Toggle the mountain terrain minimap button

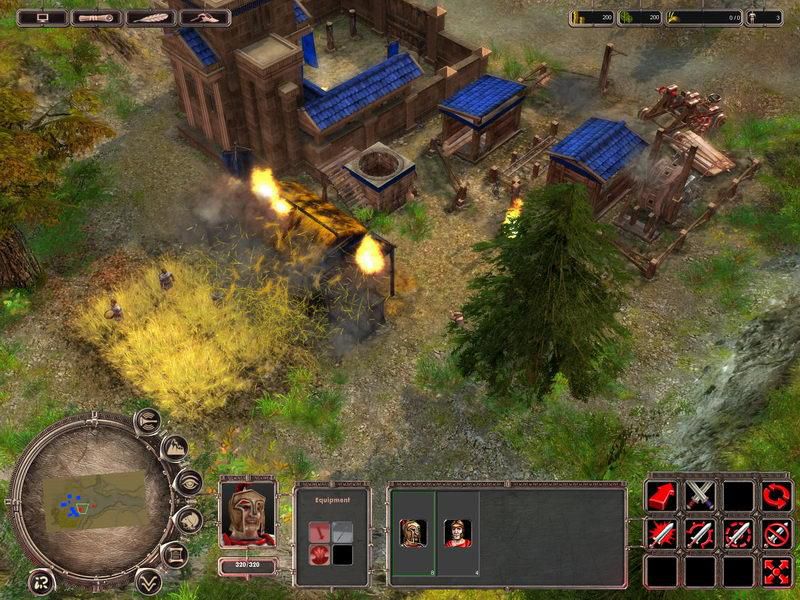(x=173, y=448)
